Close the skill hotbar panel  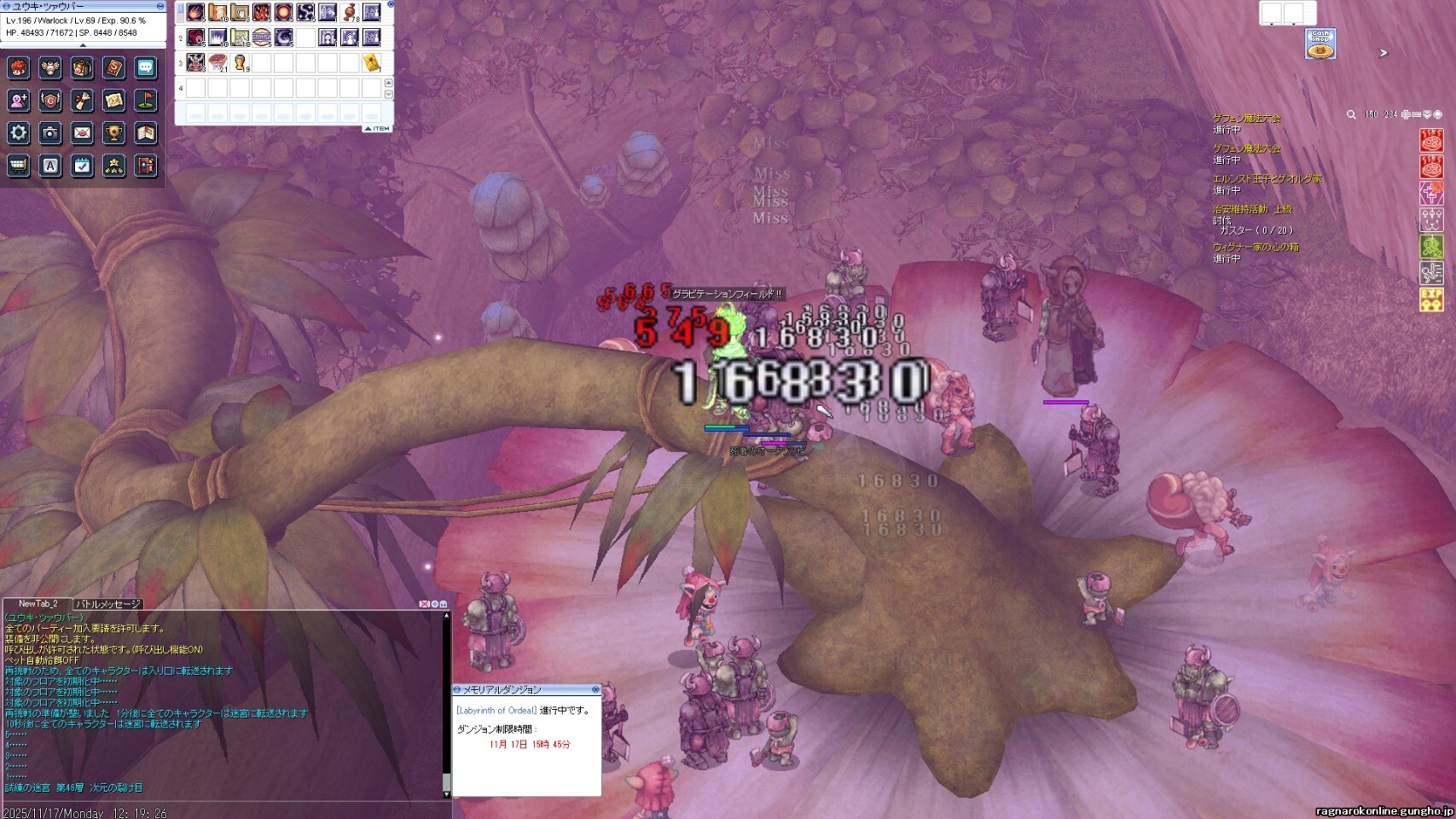click(391, 4)
